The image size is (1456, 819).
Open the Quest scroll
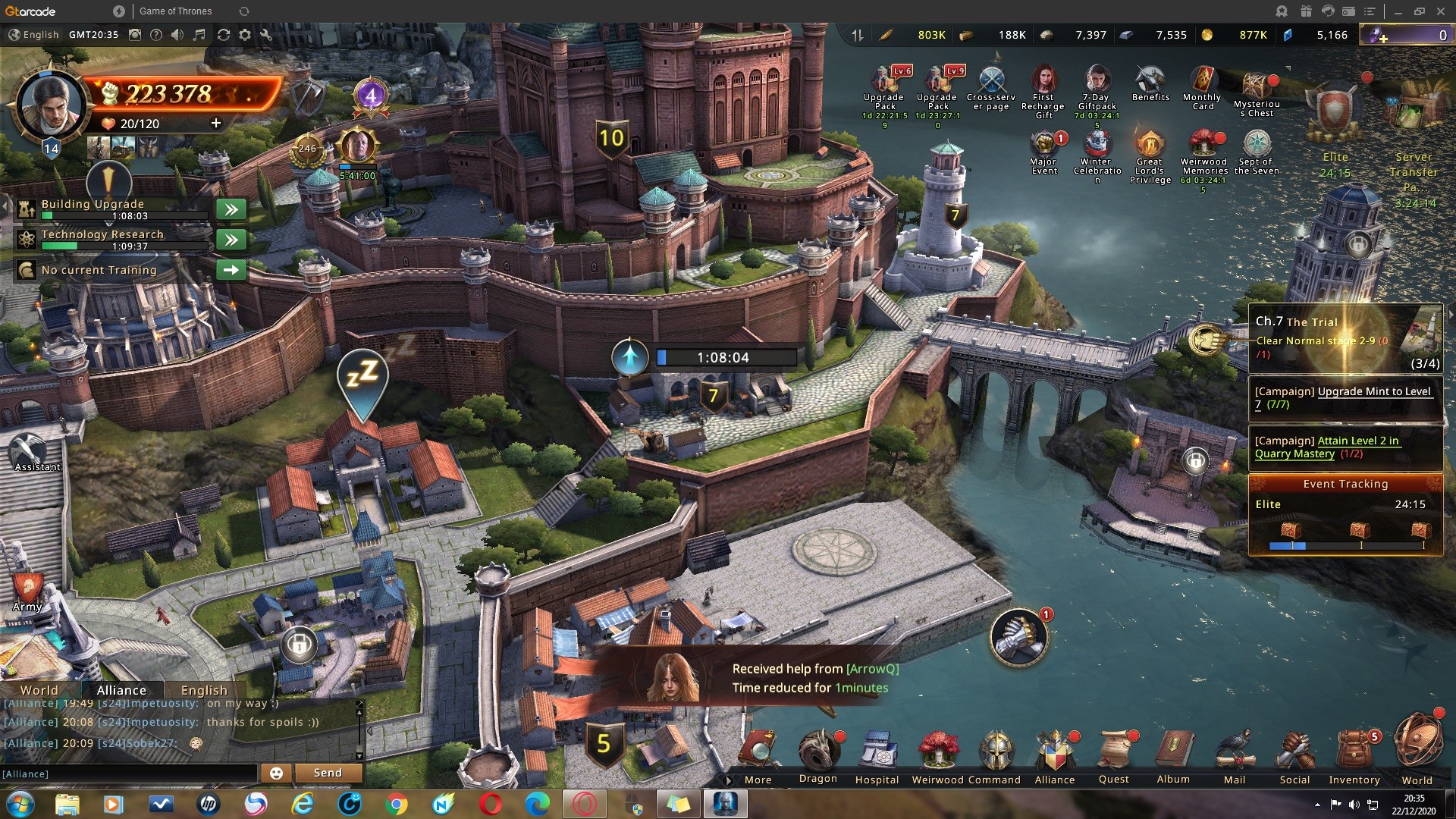point(1114,753)
